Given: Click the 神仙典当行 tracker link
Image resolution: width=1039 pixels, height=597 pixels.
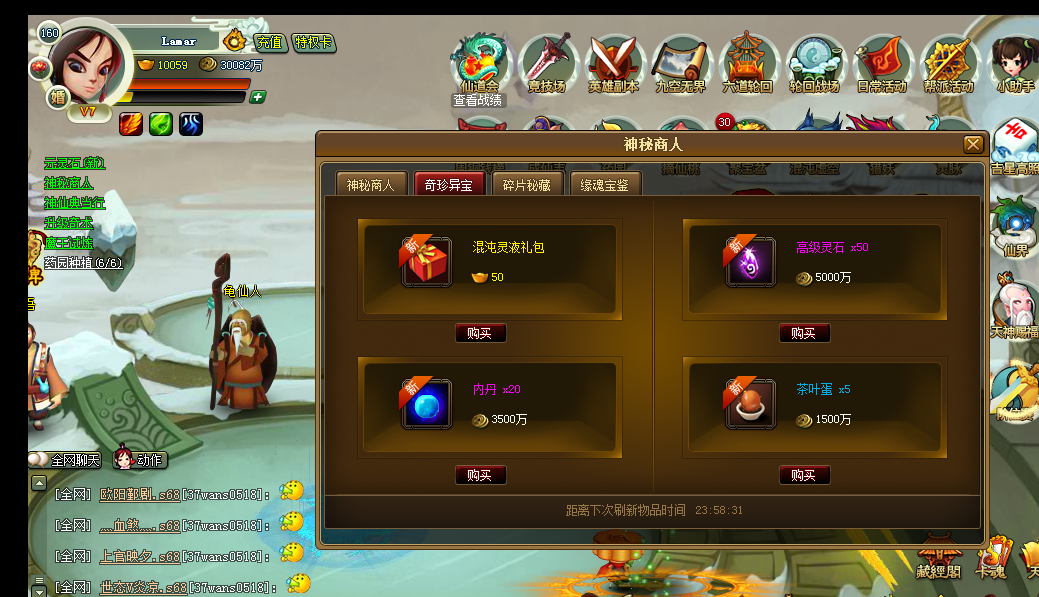Looking at the screenshot, I should pyautogui.click(x=74, y=202).
